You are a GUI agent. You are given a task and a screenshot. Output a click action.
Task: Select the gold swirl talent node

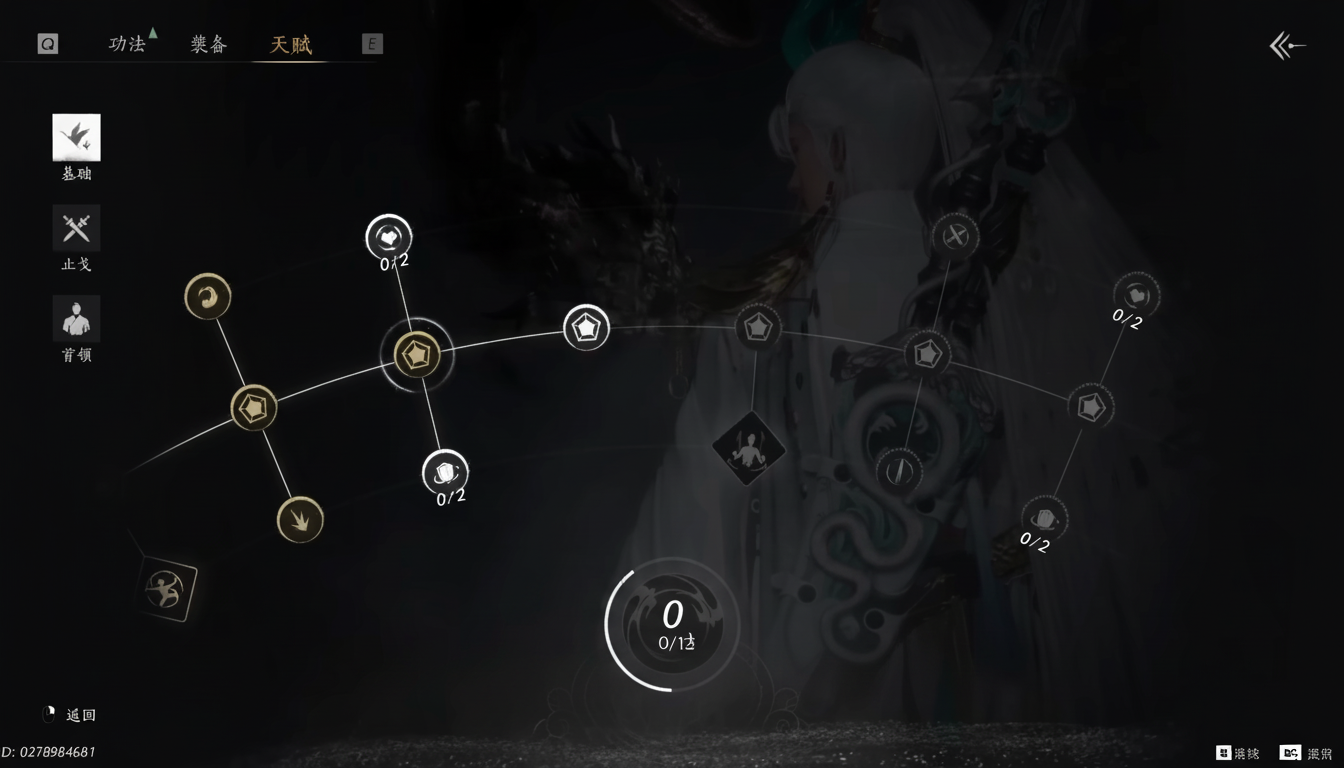point(207,296)
